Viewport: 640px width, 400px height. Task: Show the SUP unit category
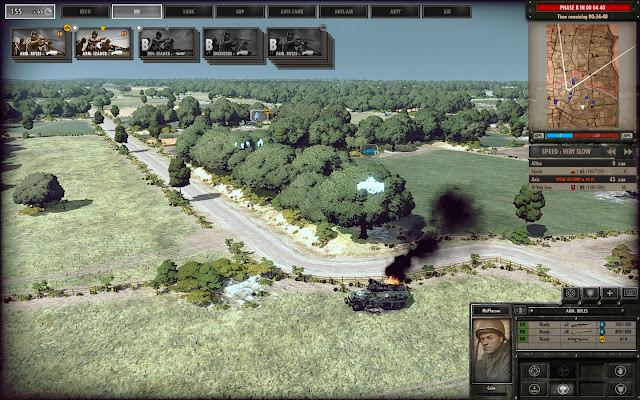pyautogui.click(x=239, y=12)
